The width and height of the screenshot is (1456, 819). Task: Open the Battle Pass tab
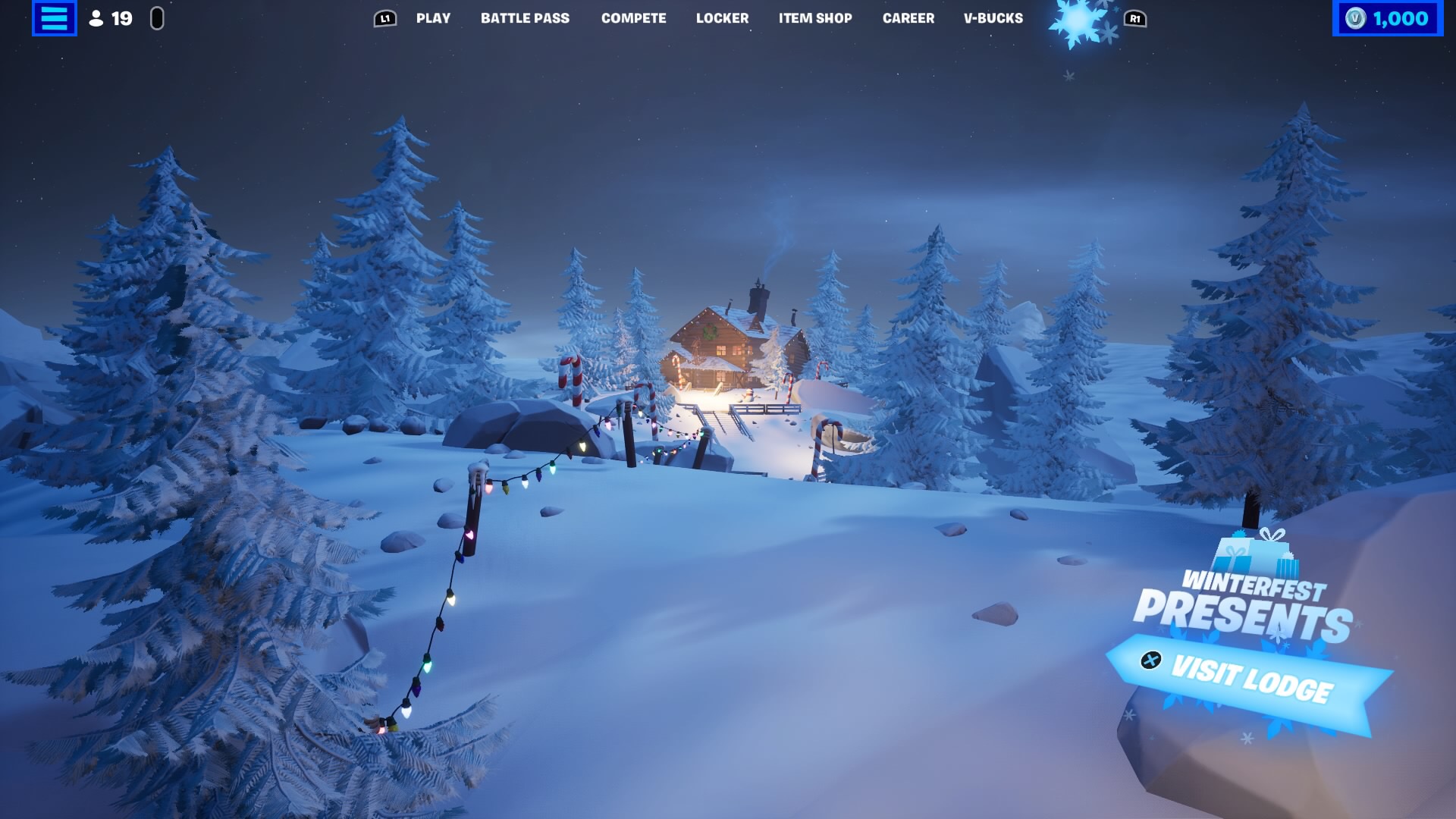point(525,18)
